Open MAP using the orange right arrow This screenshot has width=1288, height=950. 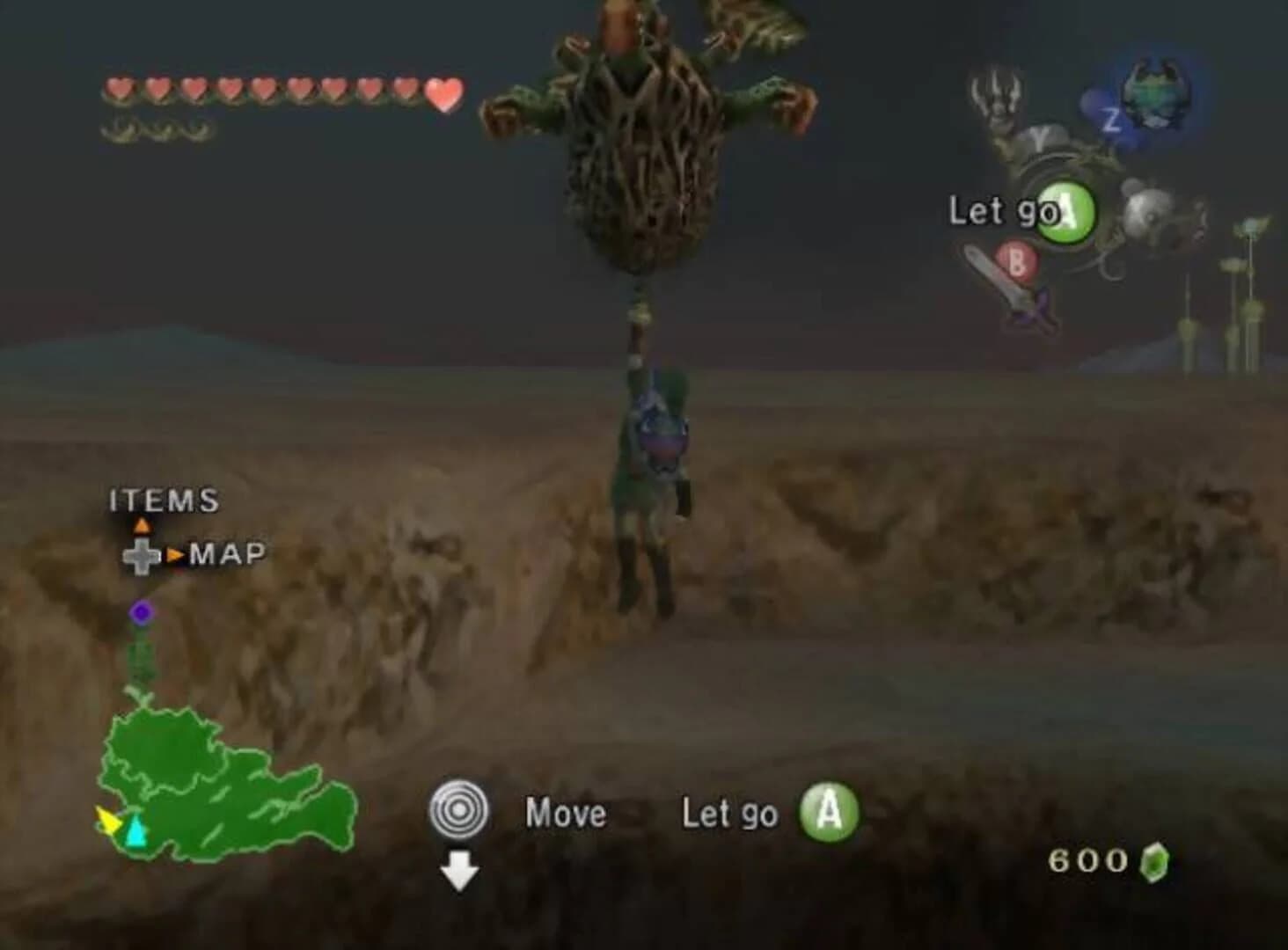[x=177, y=555]
